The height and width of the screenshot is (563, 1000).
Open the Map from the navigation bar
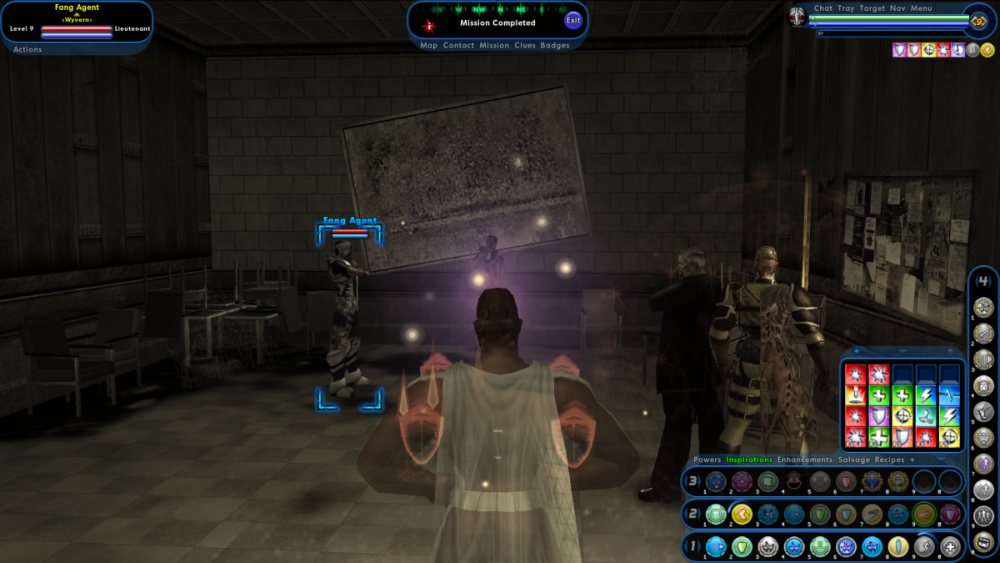tap(429, 45)
